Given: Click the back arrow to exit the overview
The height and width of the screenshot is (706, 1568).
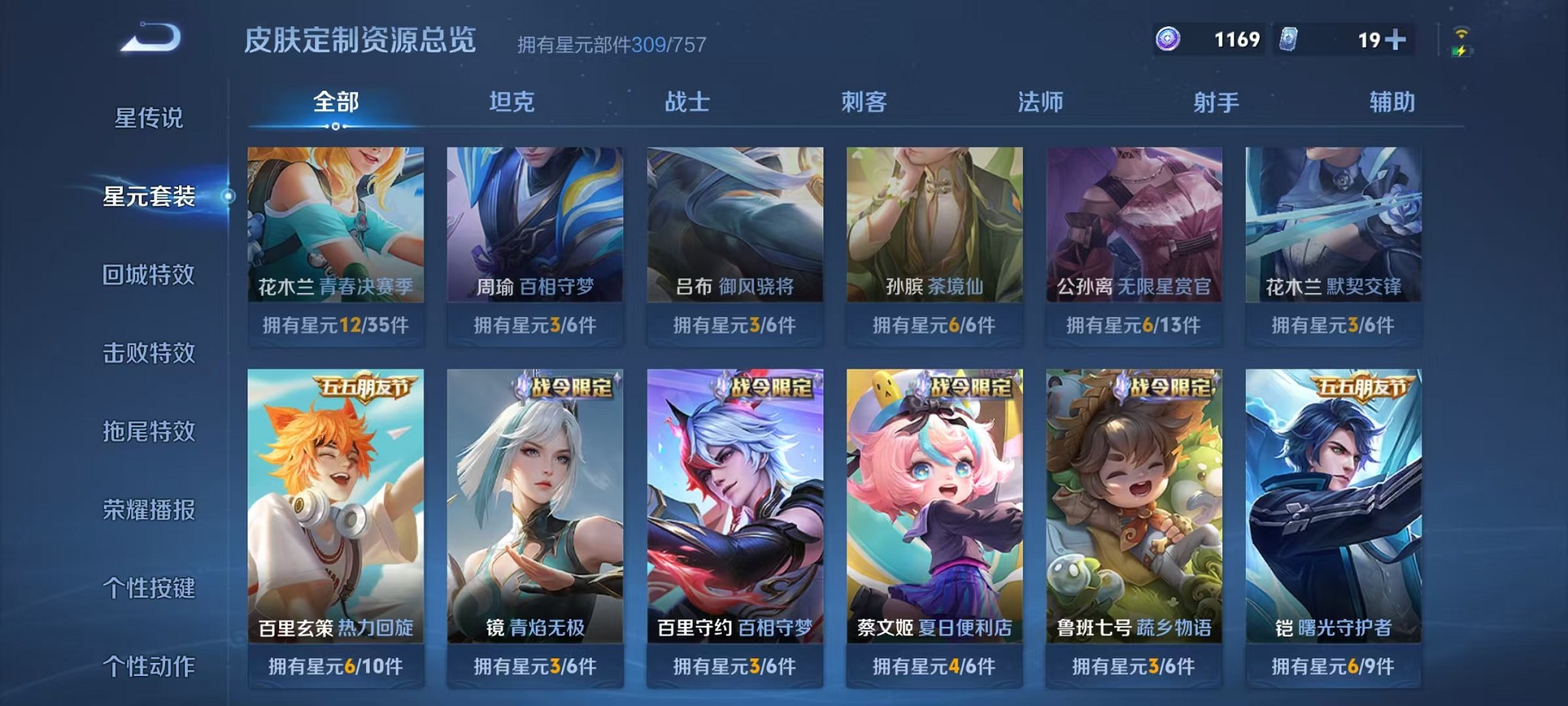Looking at the screenshot, I should click(151, 36).
